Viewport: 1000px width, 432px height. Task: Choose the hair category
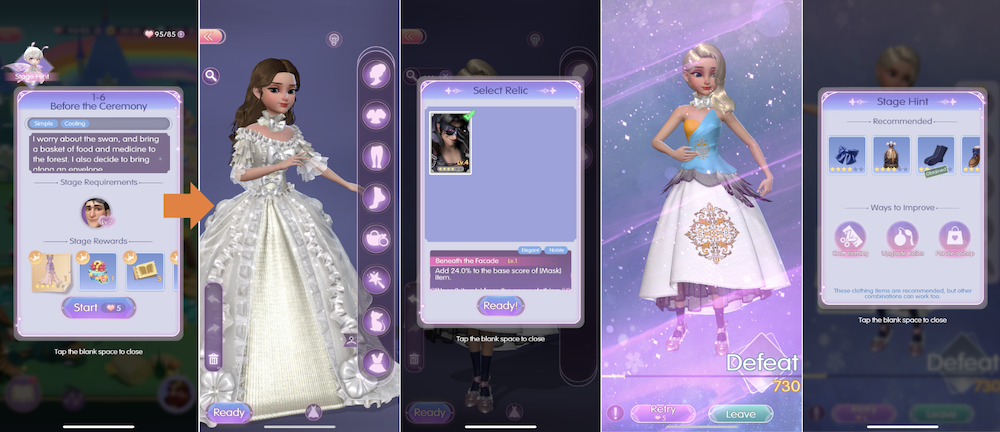coord(376,72)
